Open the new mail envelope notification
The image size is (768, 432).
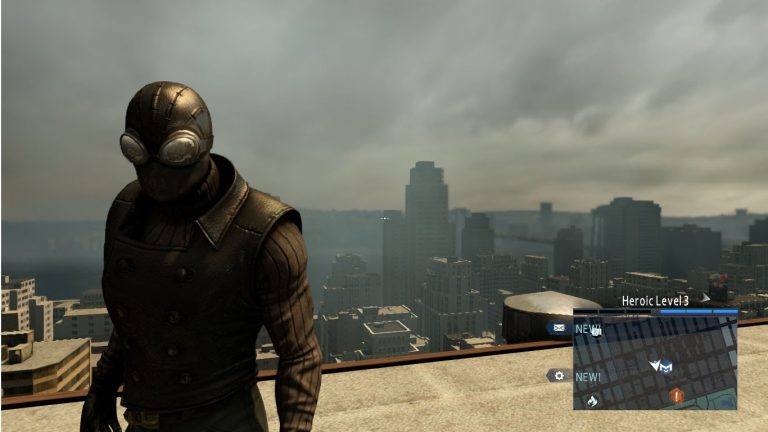[560, 327]
